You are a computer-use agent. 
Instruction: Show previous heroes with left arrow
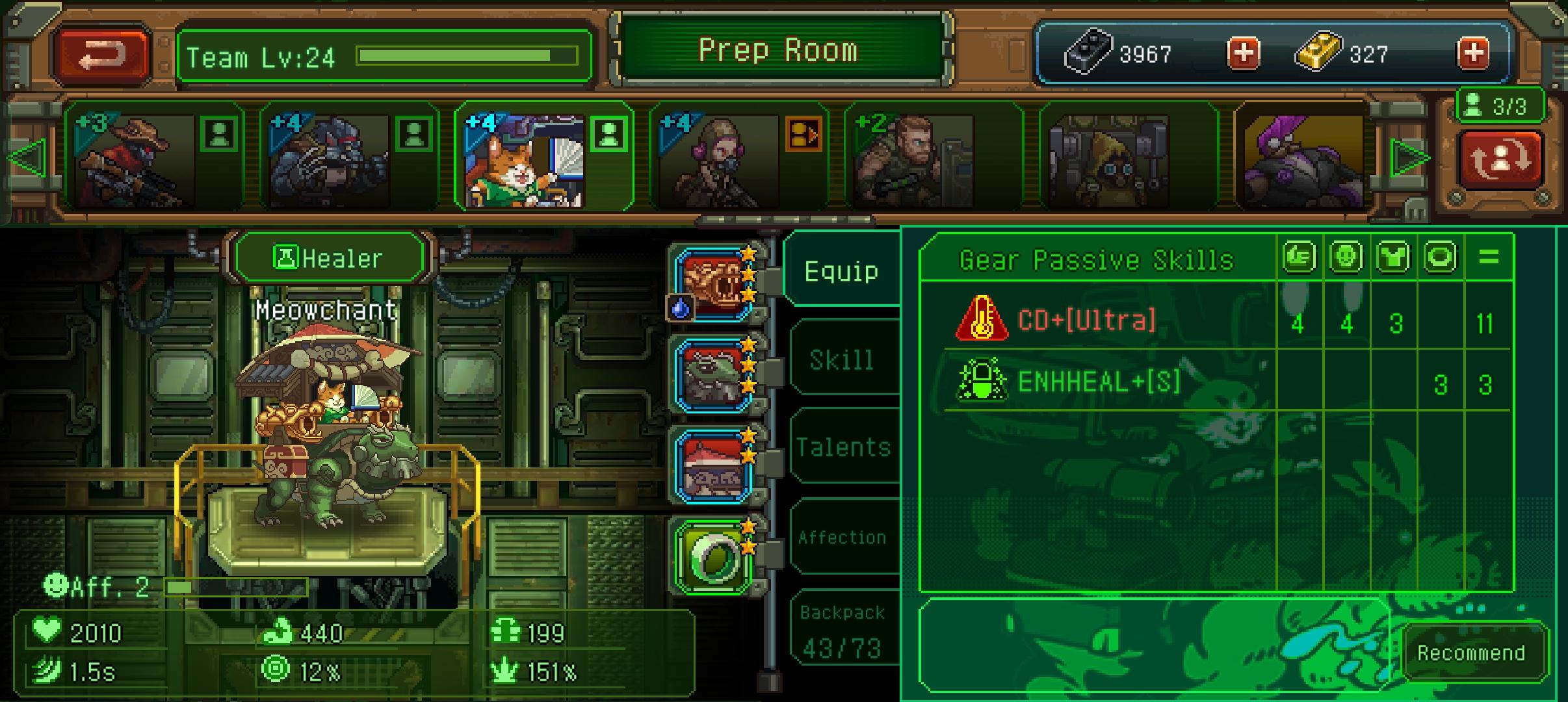point(28,158)
